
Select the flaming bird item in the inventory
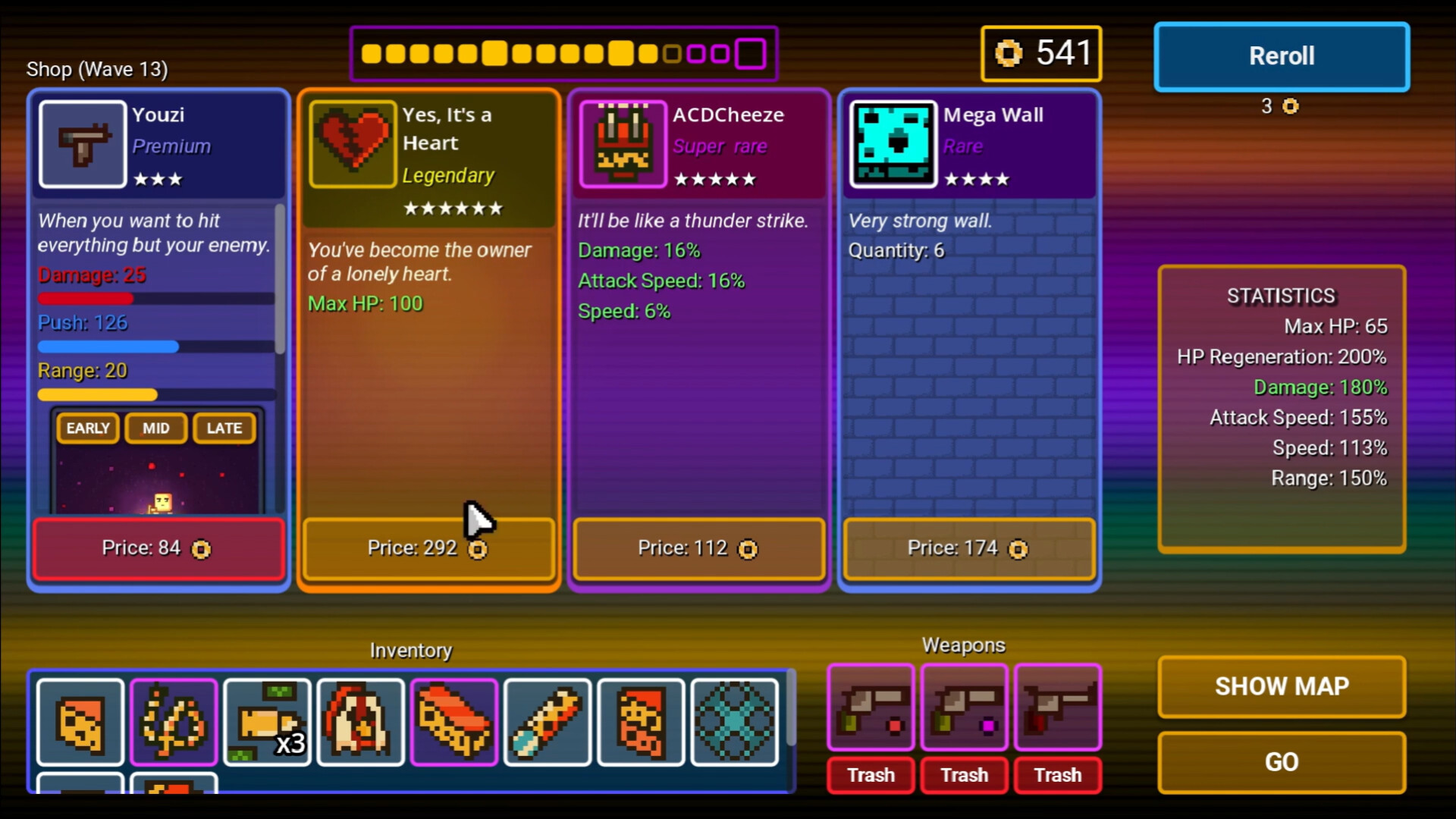360,722
